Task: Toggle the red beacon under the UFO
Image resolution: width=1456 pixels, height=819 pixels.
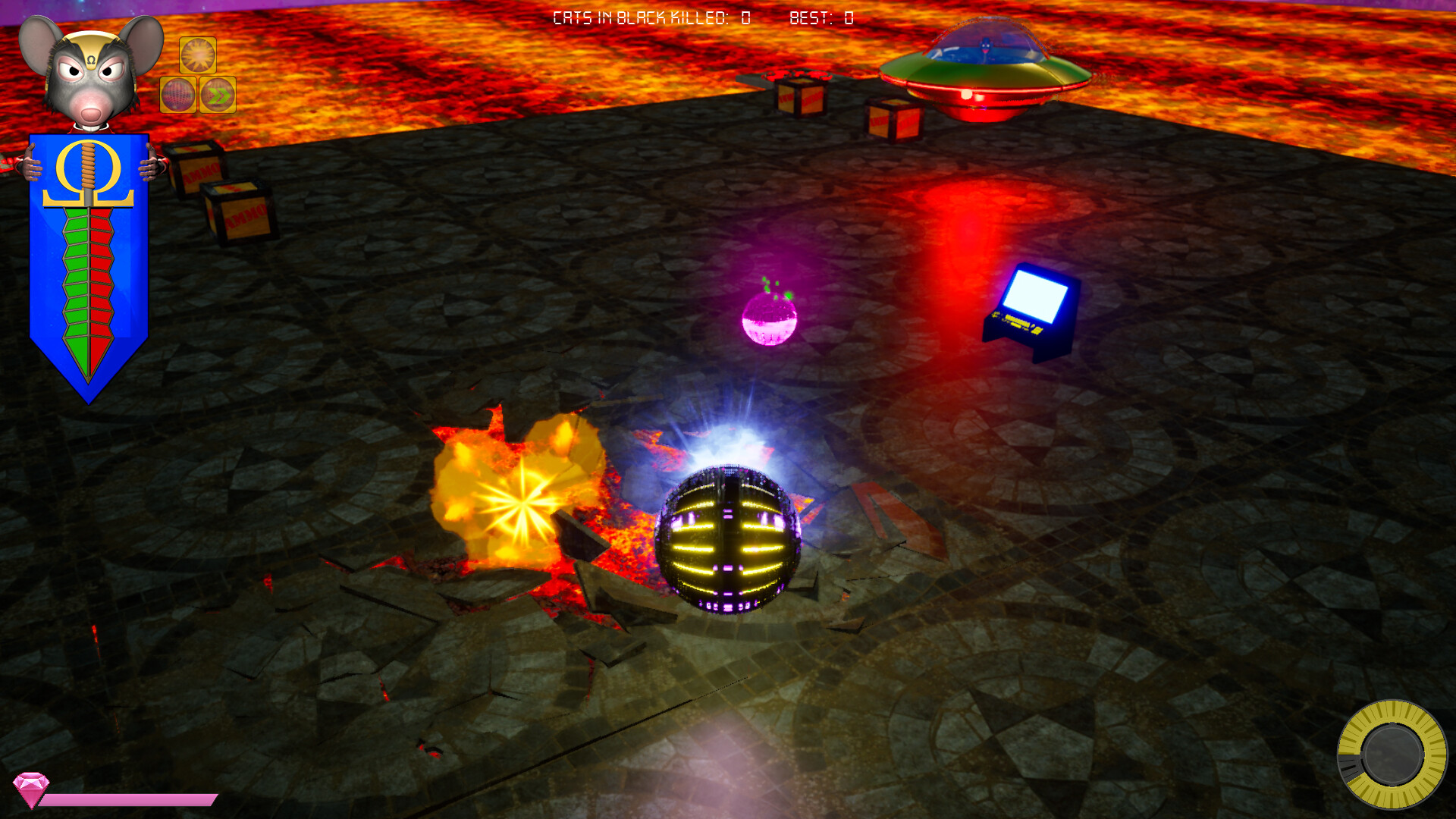Action: tap(965, 93)
